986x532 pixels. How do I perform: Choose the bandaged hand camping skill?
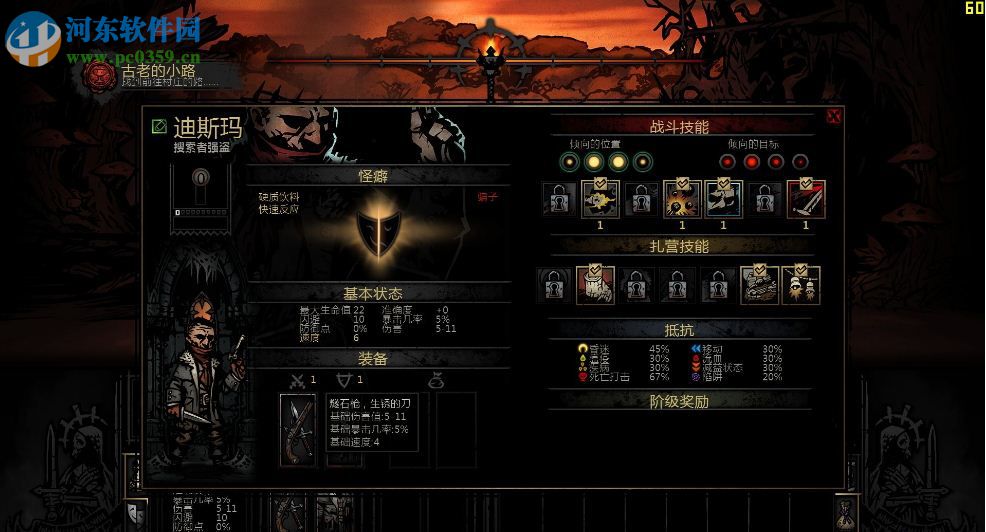tap(595, 284)
